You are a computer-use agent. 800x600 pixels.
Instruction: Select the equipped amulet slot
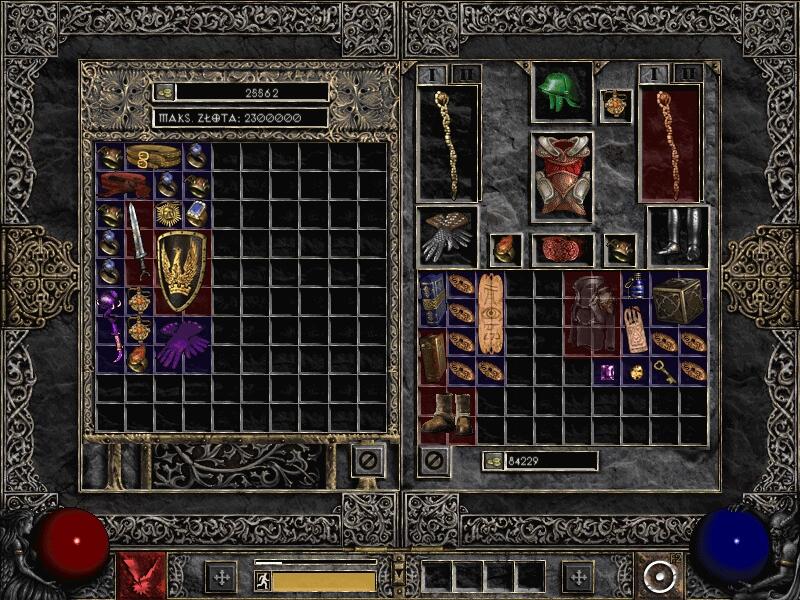tap(615, 106)
